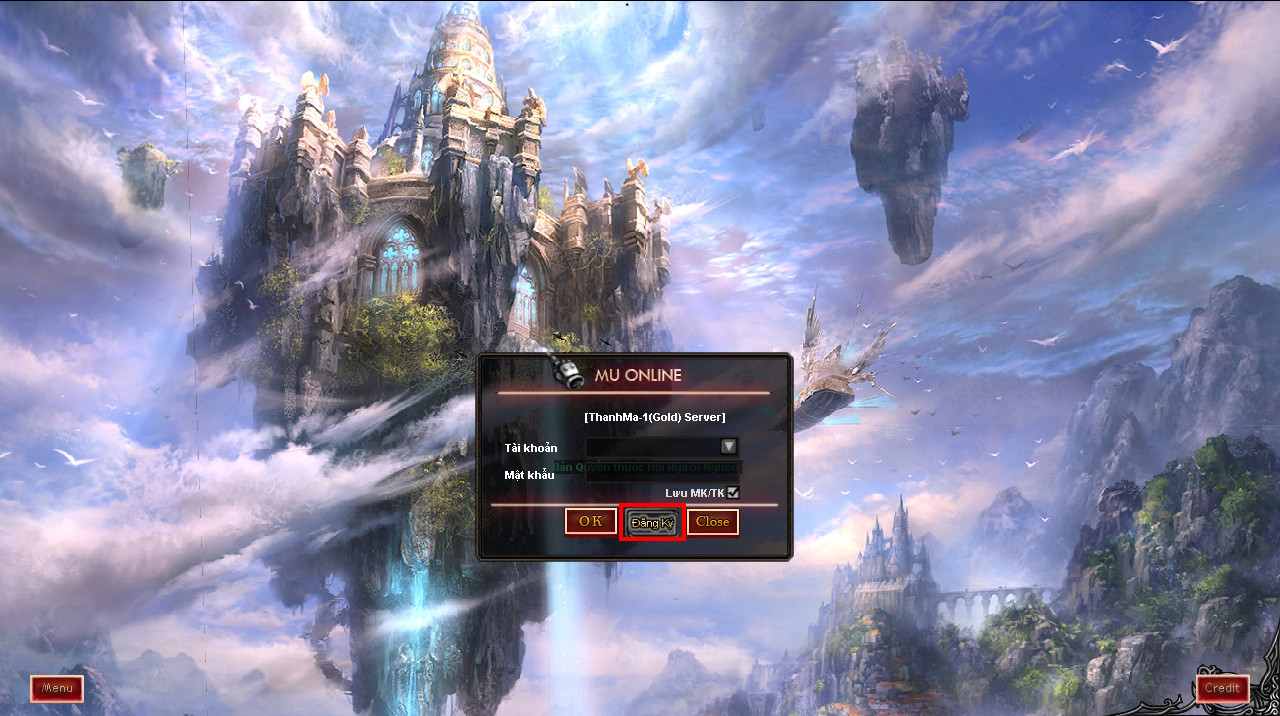
Task: Open the Menu button
Action: 57,688
